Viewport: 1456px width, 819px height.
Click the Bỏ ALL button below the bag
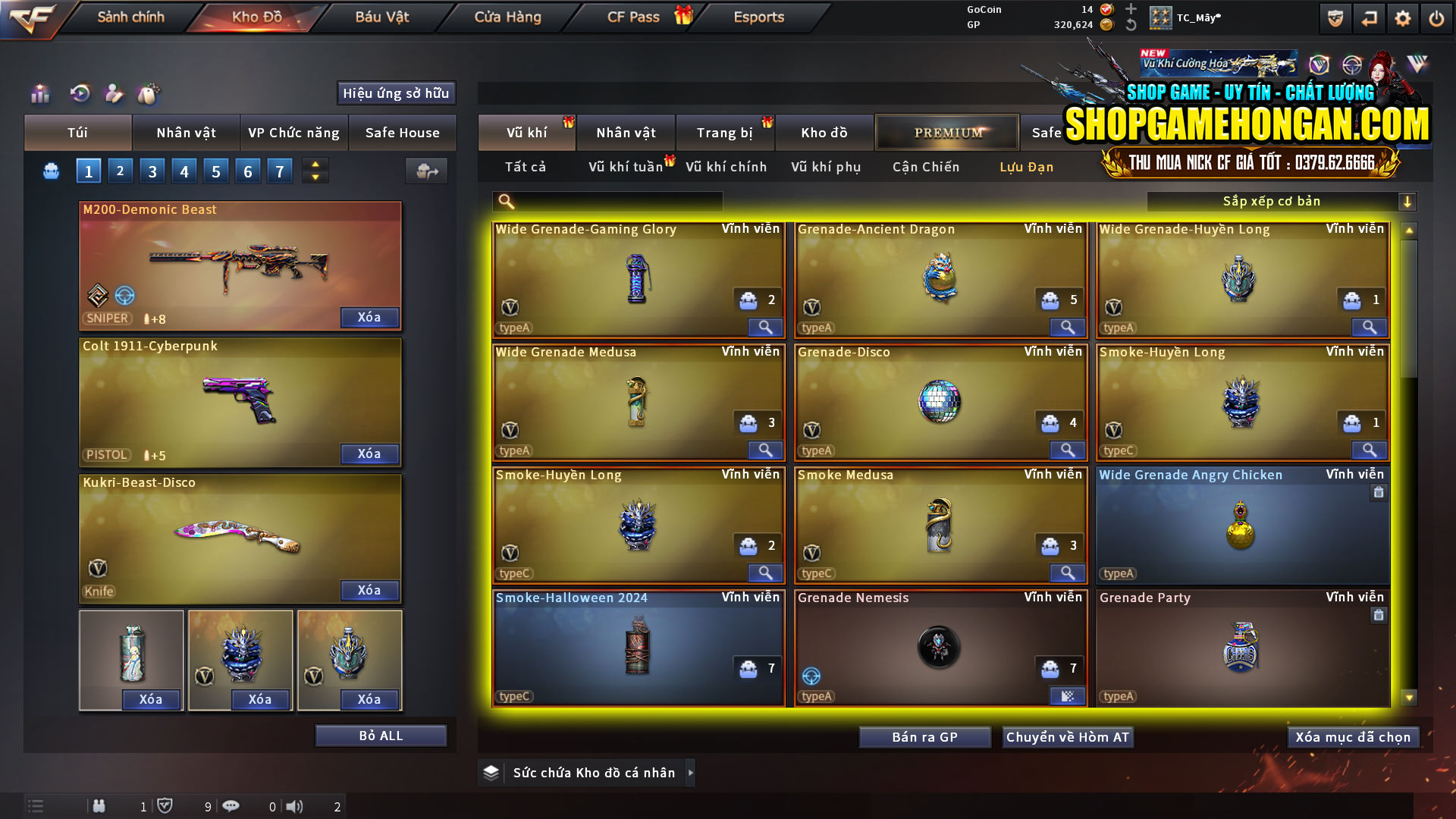(x=380, y=735)
